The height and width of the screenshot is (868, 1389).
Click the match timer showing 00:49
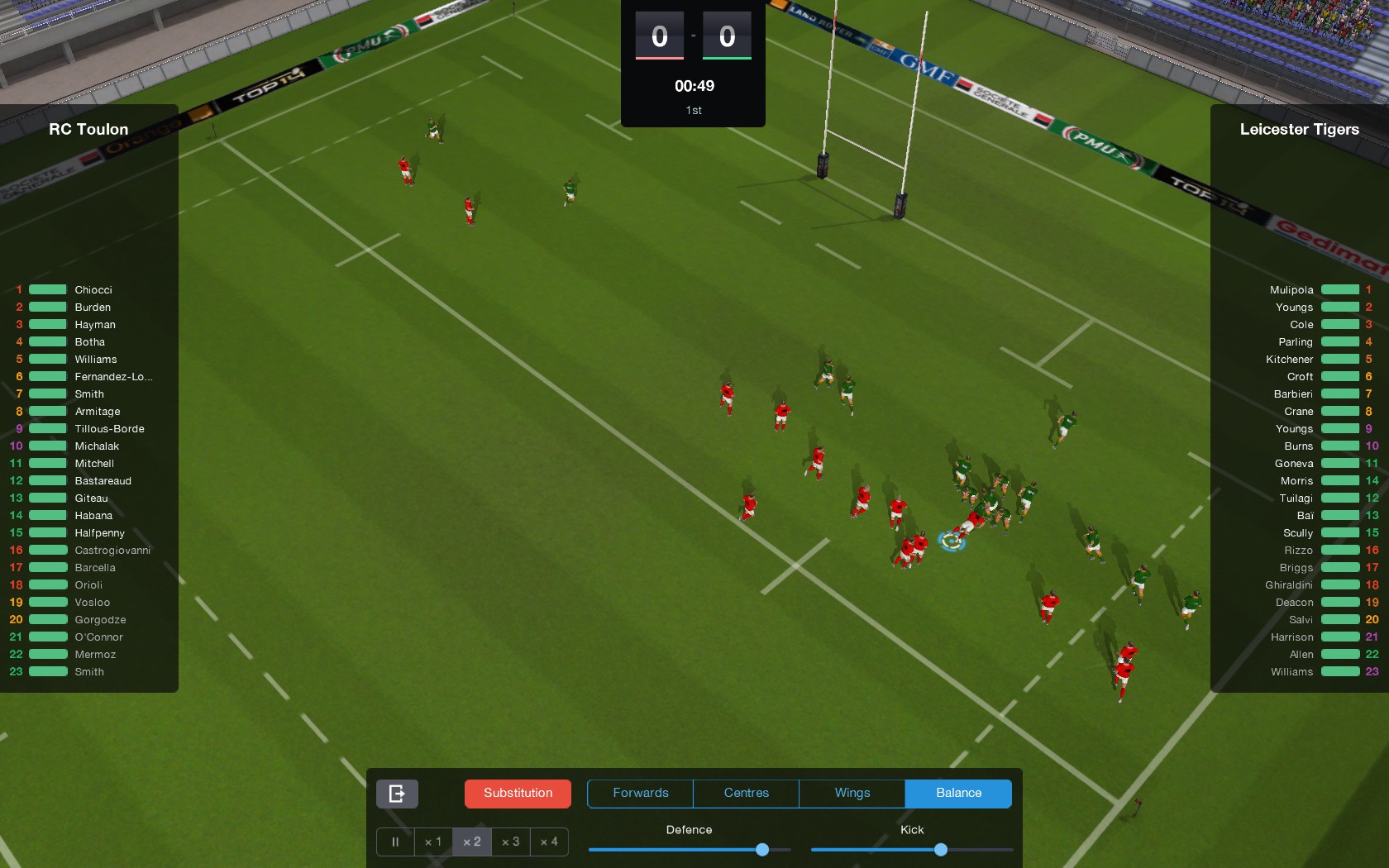[693, 85]
